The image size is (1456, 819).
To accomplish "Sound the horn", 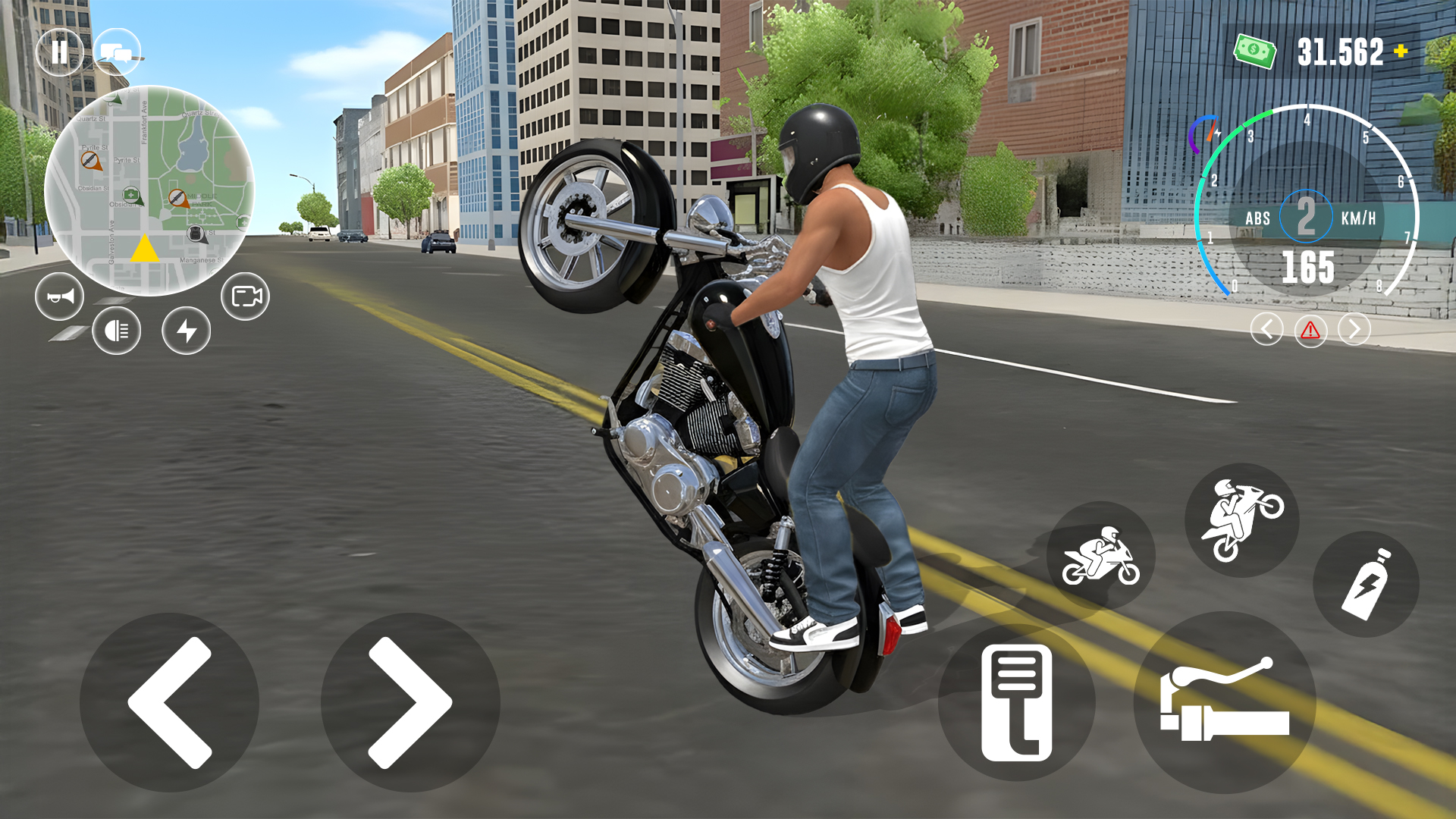I will pyautogui.click(x=58, y=297).
